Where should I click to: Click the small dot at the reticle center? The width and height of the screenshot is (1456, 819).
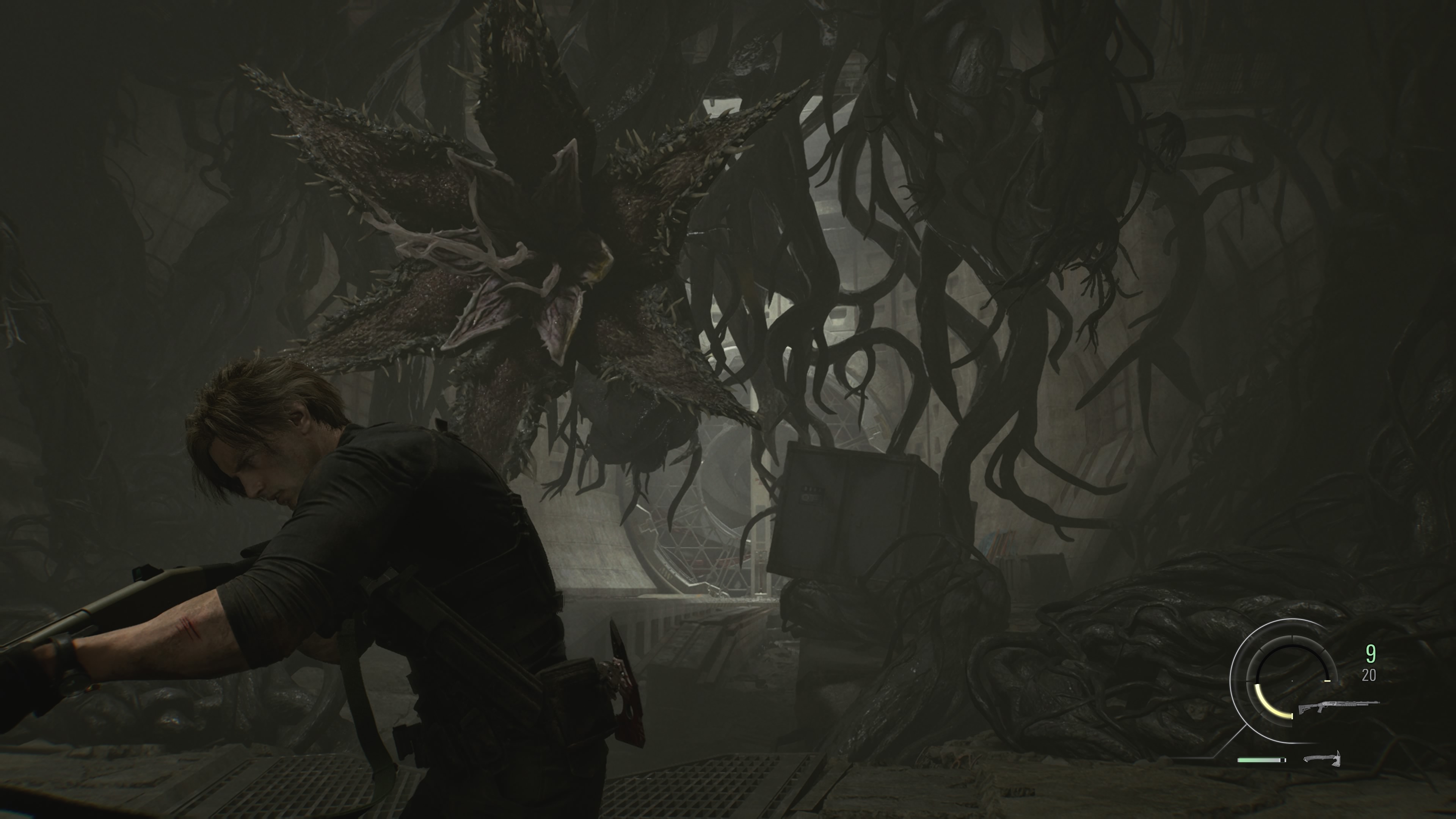(x=1292, y=681)
